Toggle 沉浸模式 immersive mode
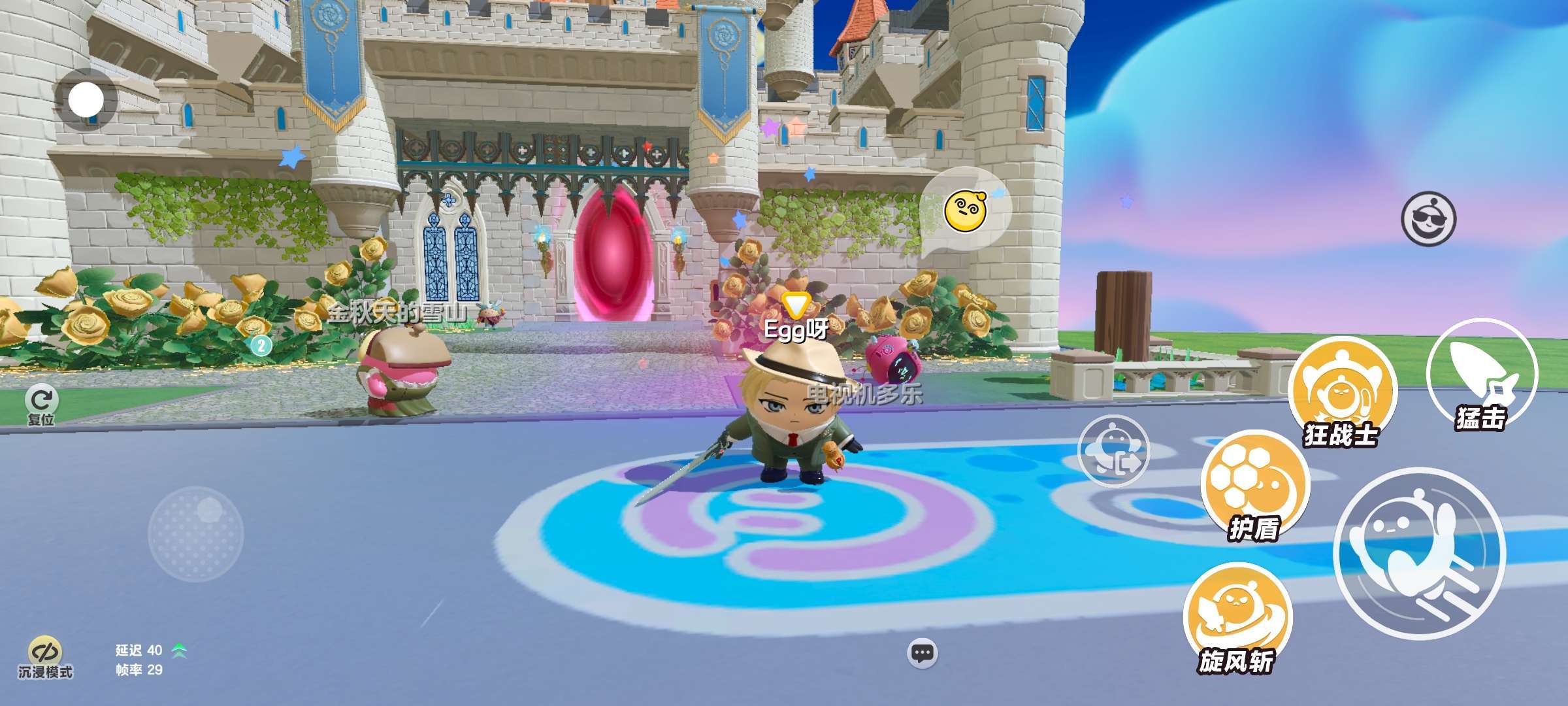 pos(45,657)
